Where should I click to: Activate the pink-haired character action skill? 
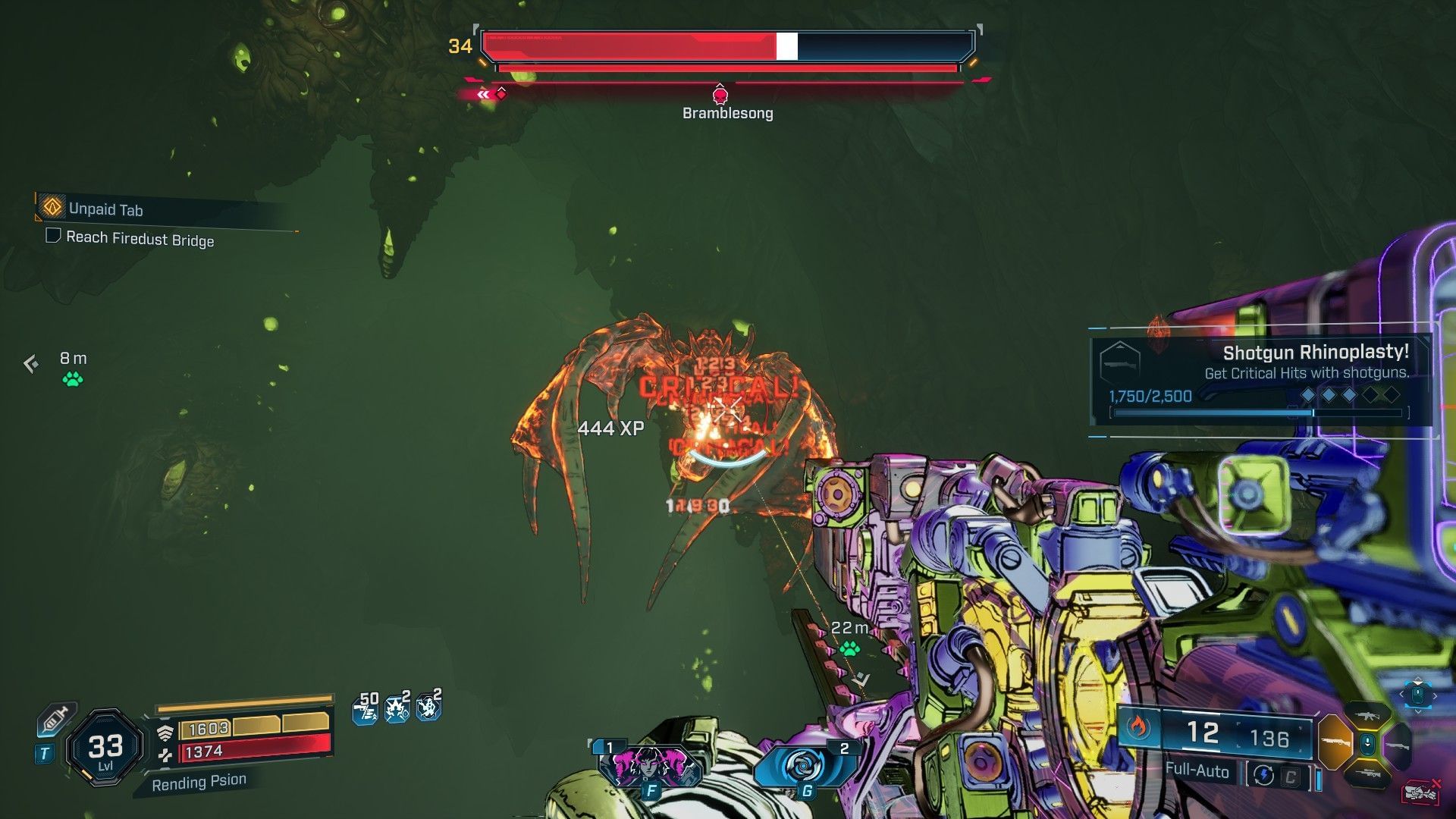[648, 766]
